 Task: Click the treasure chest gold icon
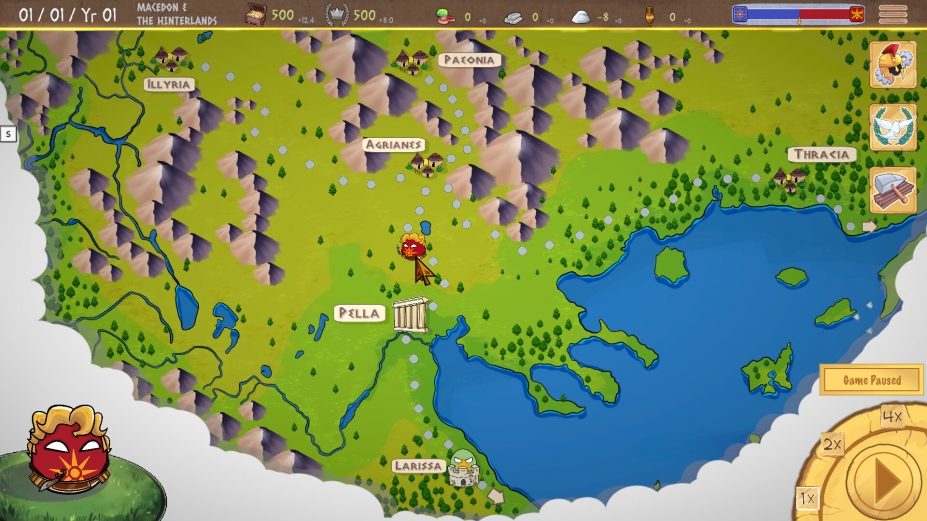[x=256, y=15]
